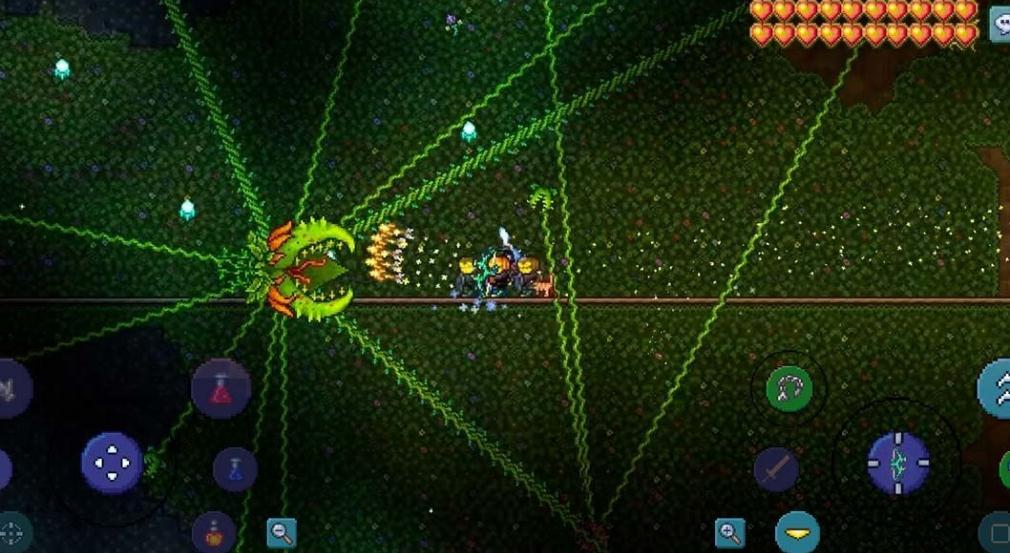Tap the bow aiming joystick
Viewport: 1010px width, 553px height.
(897, 463)
